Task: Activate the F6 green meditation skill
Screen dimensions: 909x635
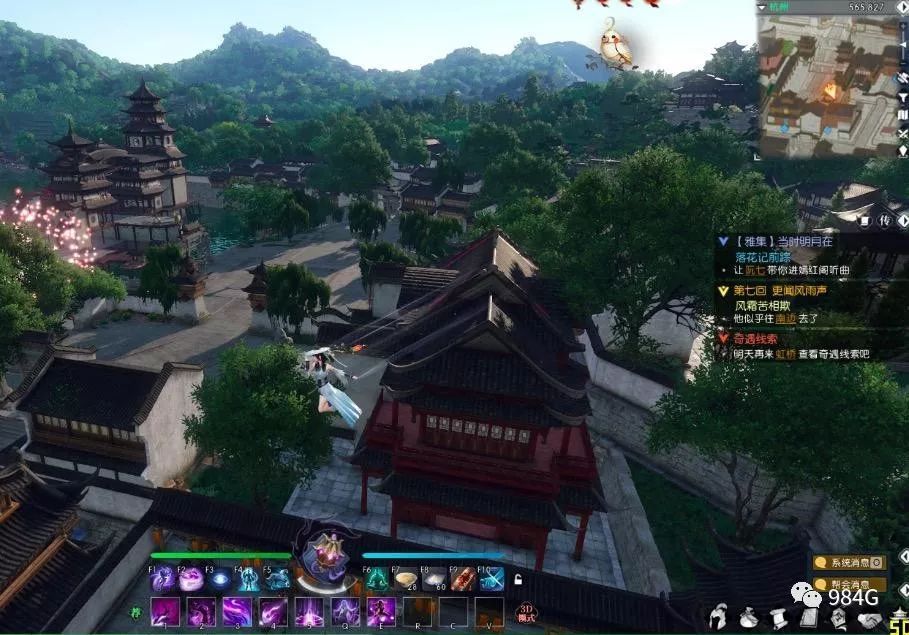Action: [x=377, y=578]
